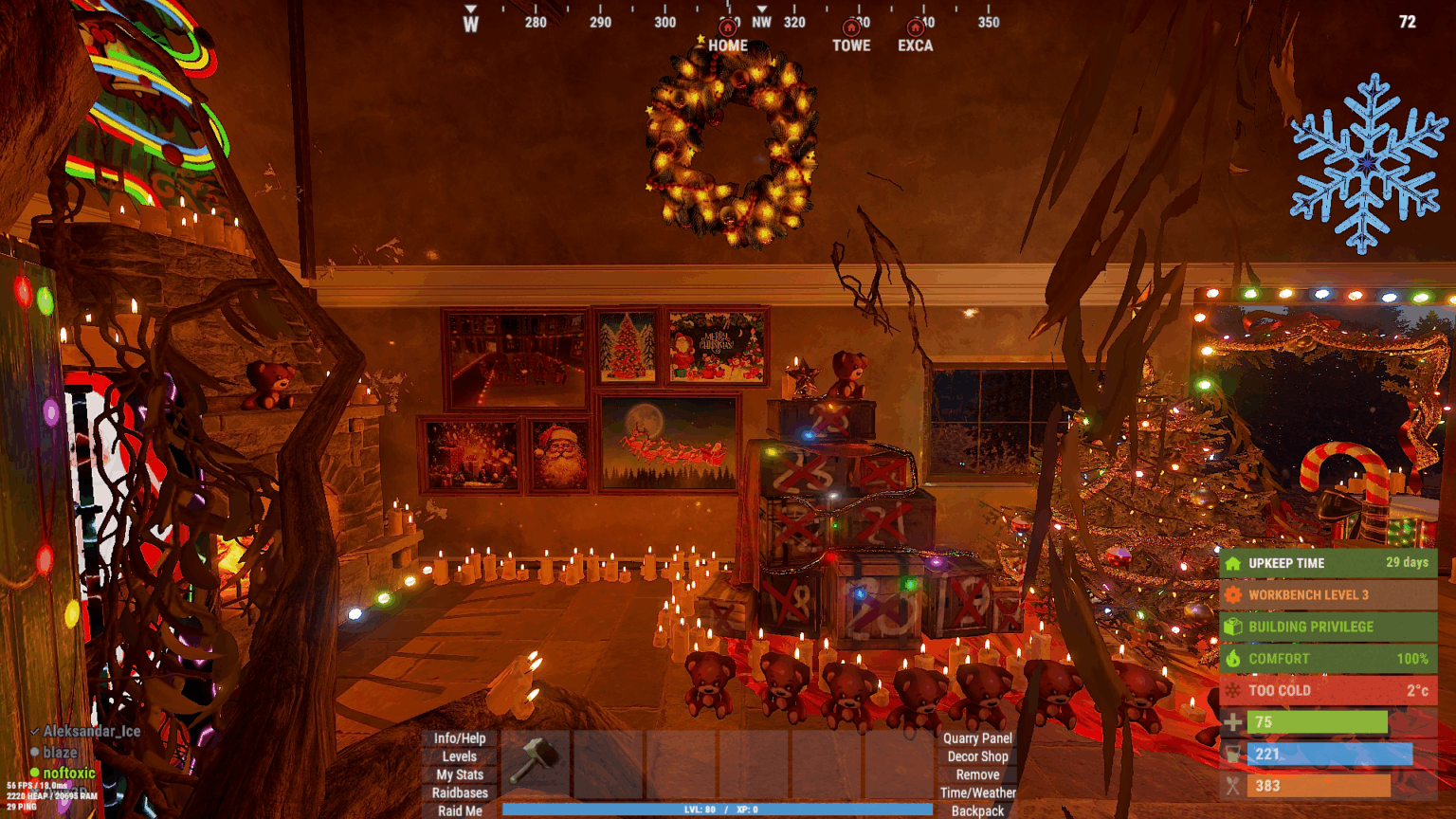Click the HOME compass marker
Viewport: 1456px width, 819px height.
tap(727, 36)
